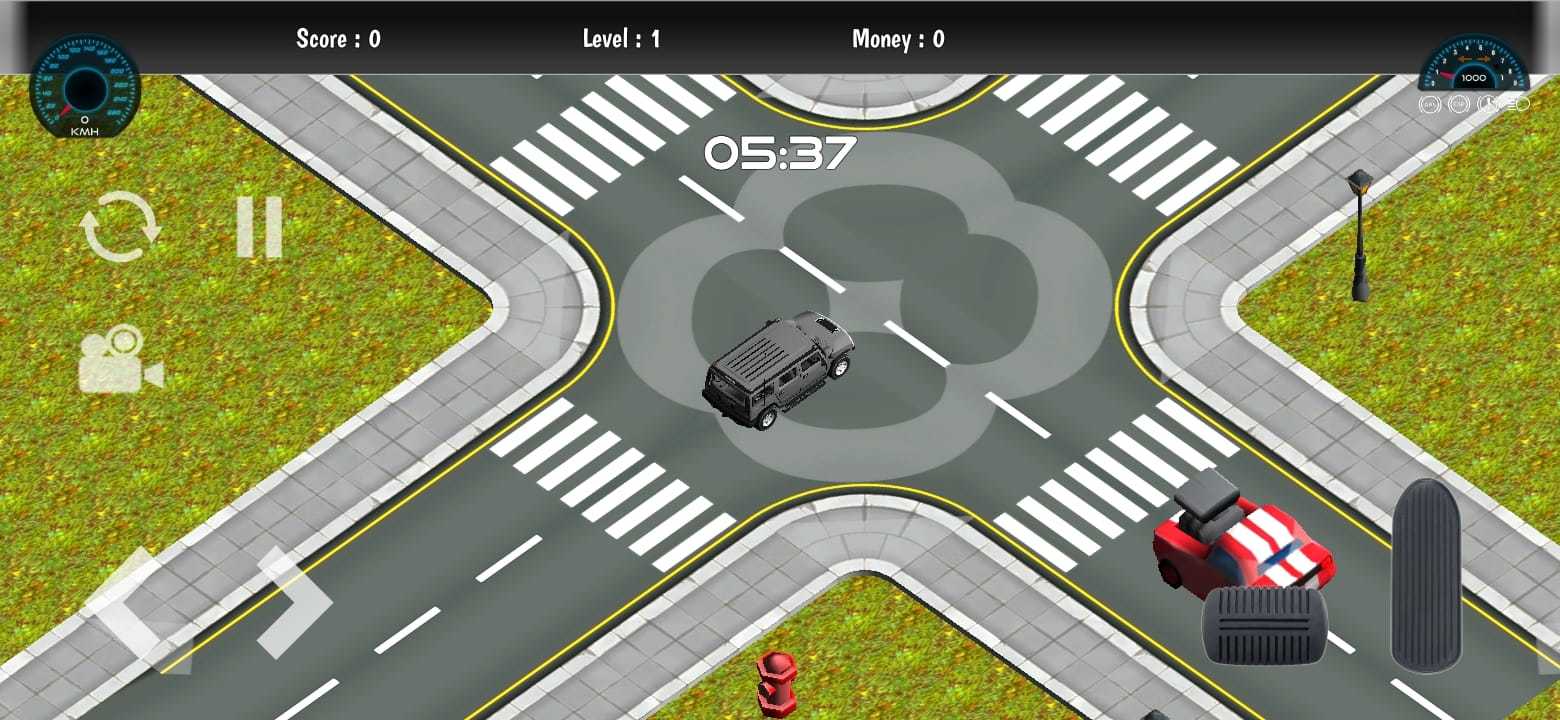Pause the game with the pause button
1560x720 pixels.
[260, 225]
